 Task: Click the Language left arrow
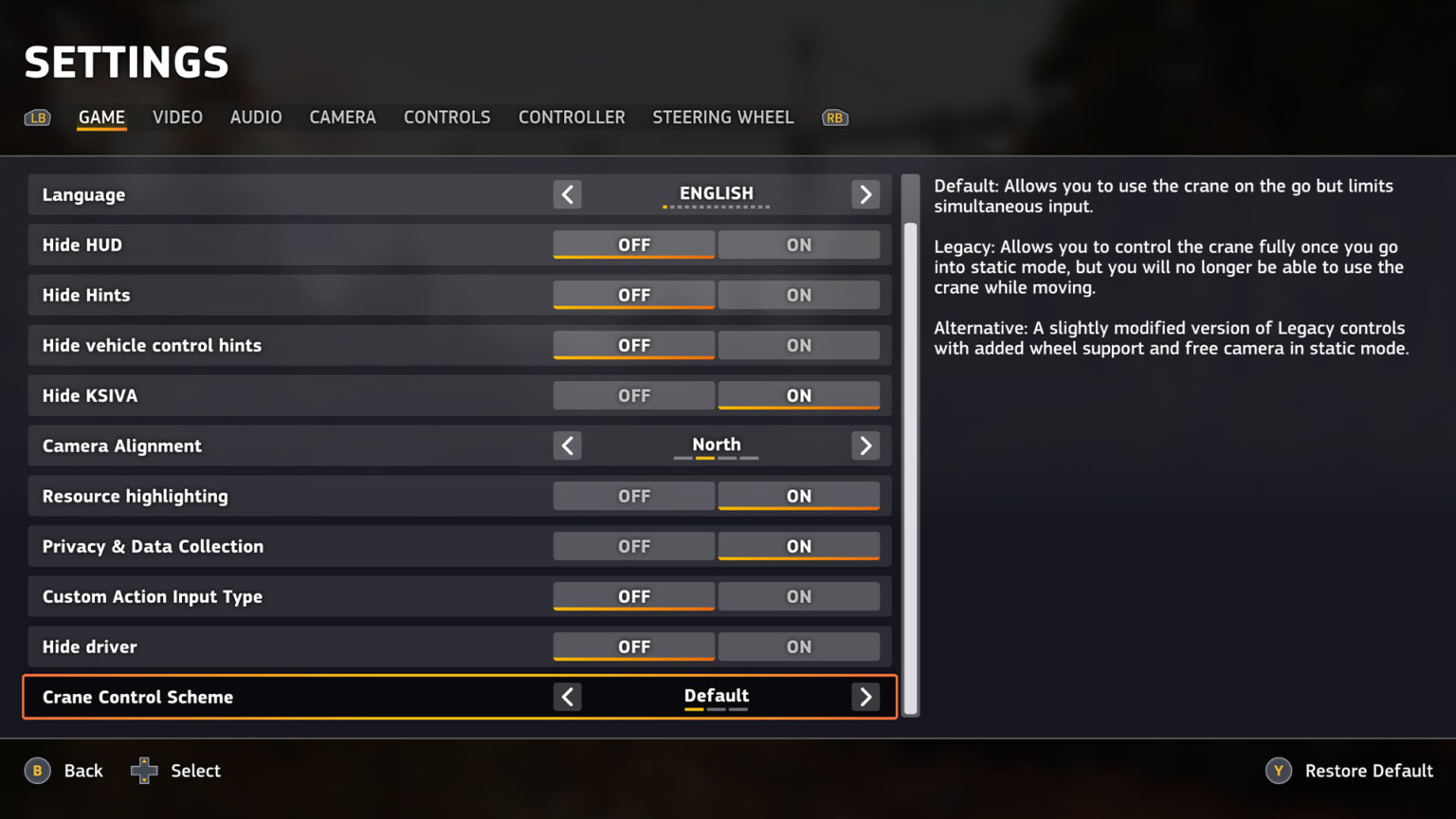pos(567,194)
